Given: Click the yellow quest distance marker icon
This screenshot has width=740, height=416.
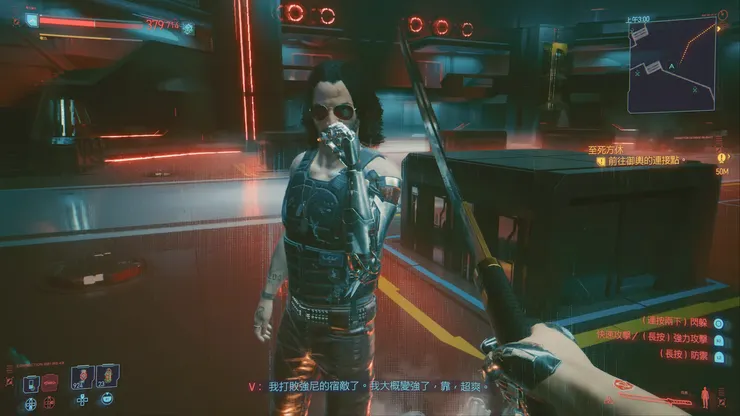Looking at the screenshot, I should 721,158.
